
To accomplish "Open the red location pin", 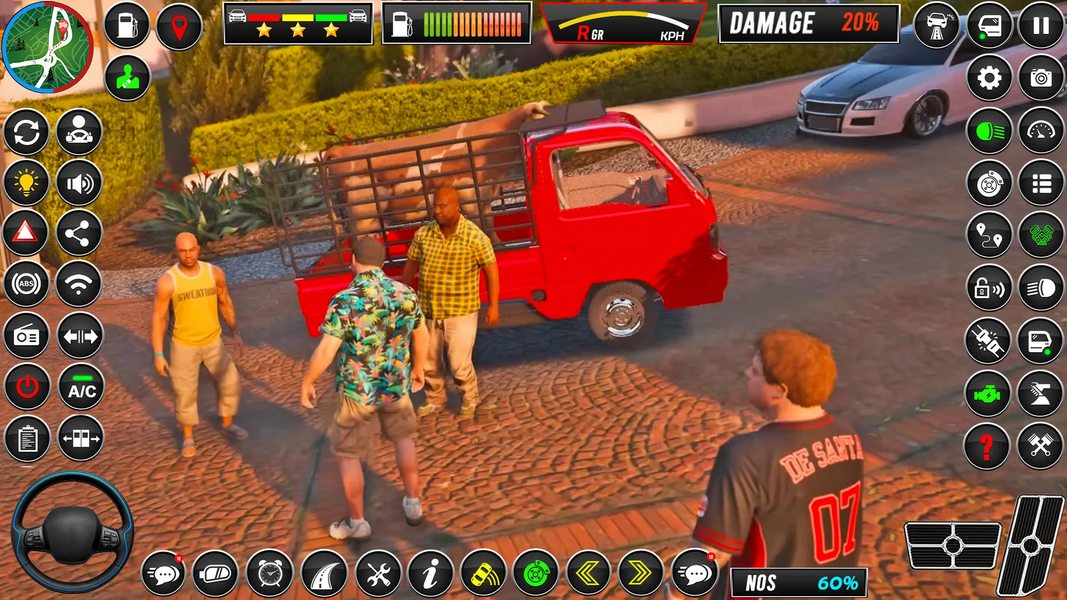I will coord(179,26).
